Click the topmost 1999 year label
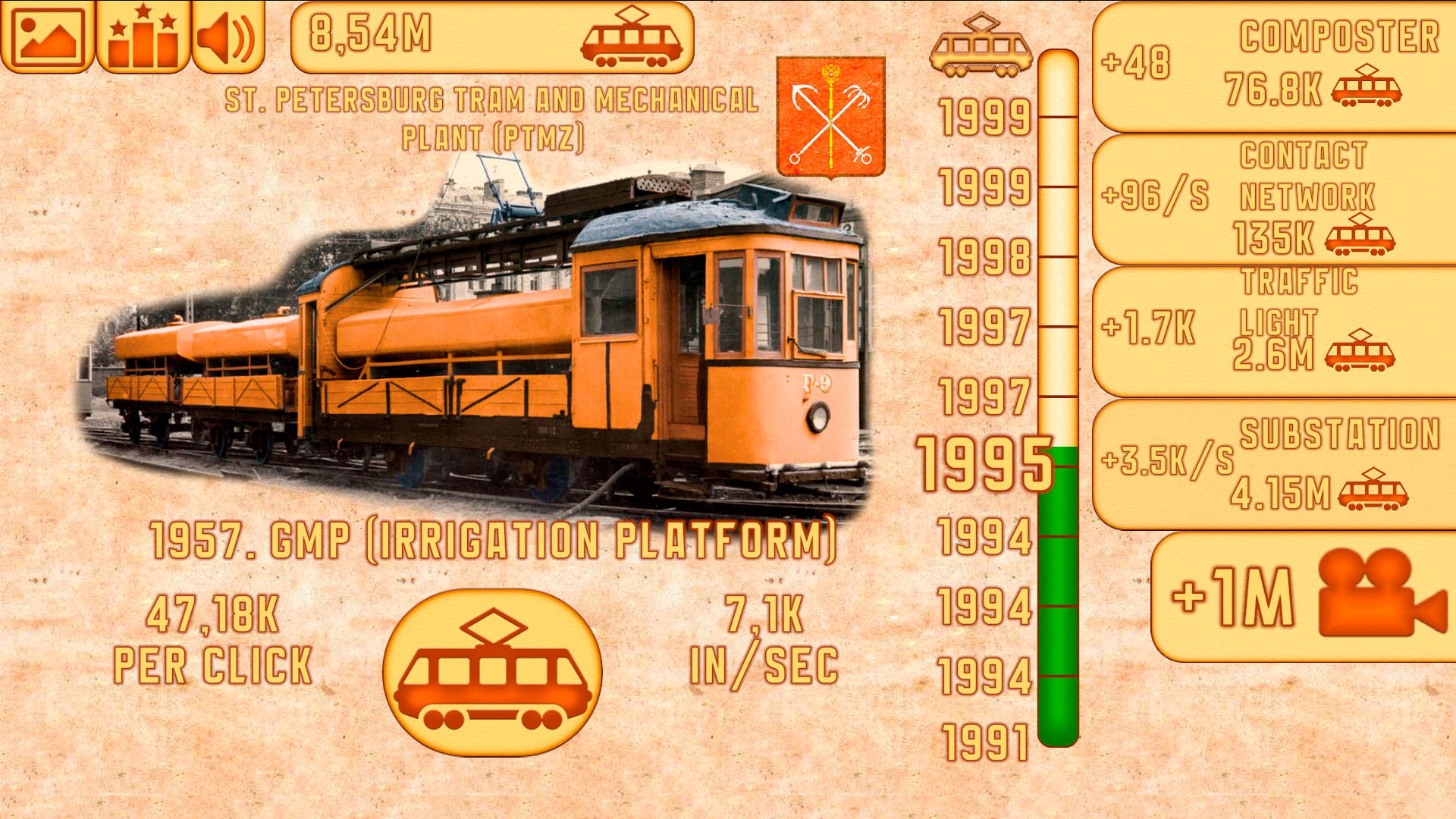This screenshot has height=819, width=1456. coord(984,116)
